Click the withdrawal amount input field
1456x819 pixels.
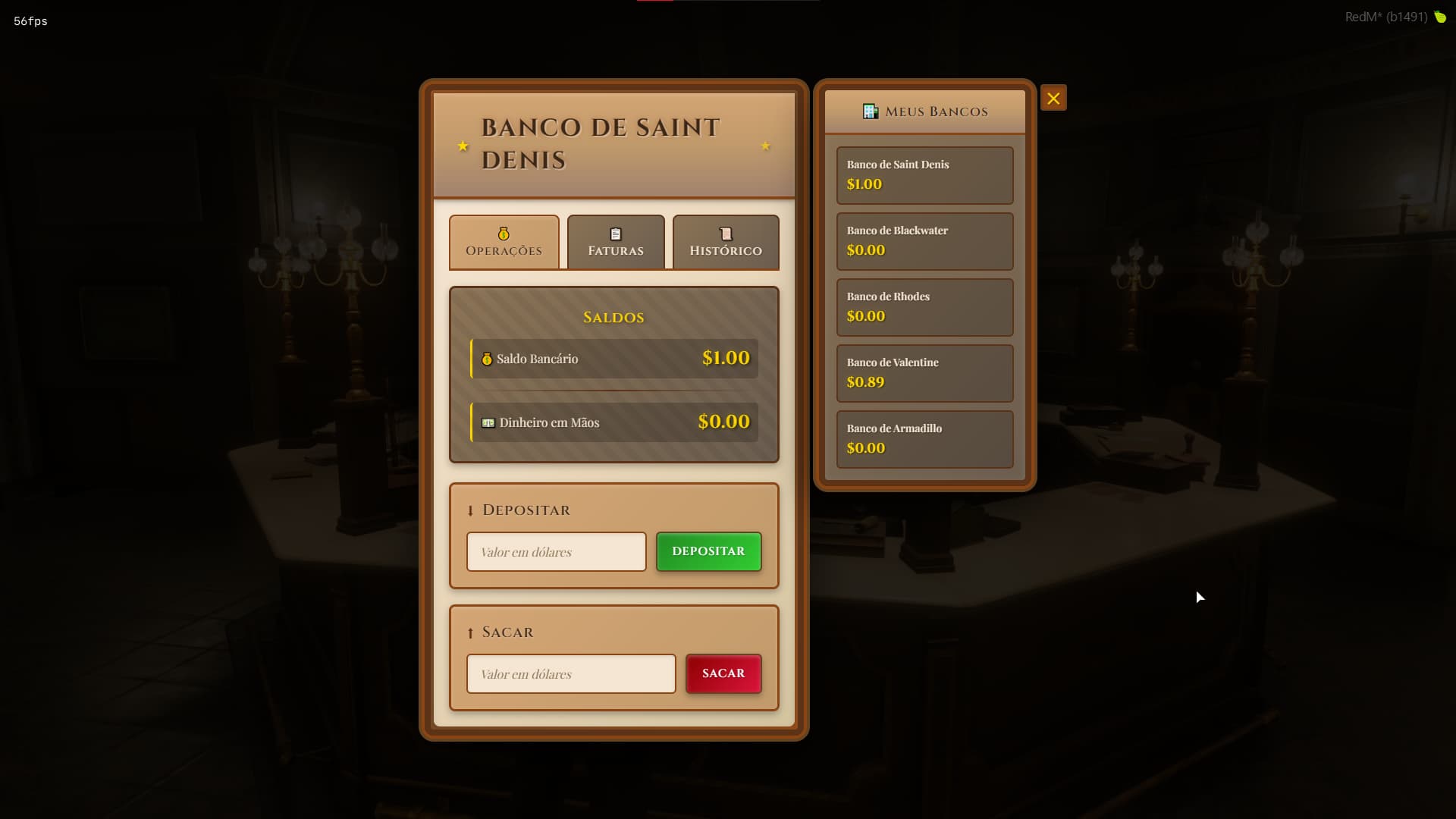[x=570, y=673]
